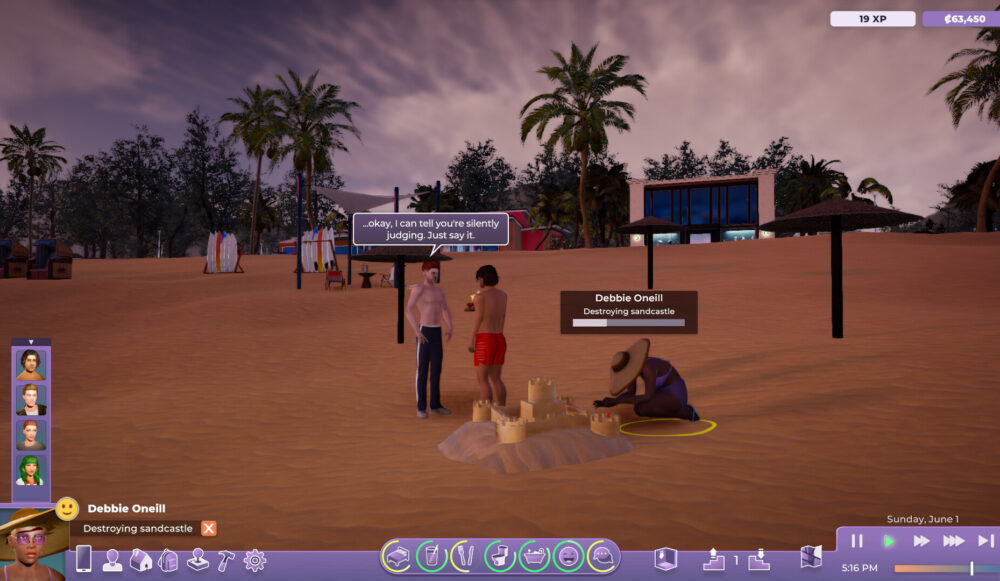1000x581 pixels.
Task: Open the joystick icon panel
Action: coord(198,560)
